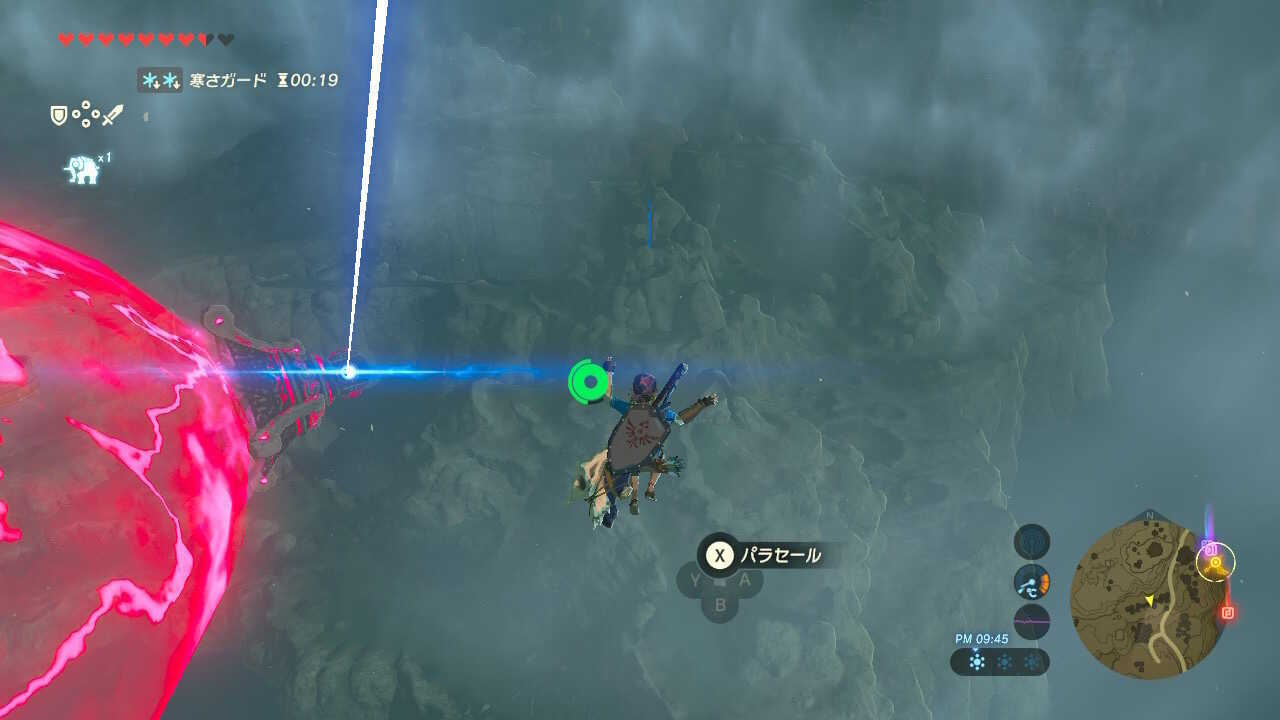Click the D-pad item-switch icon
Image resolution: width=1280 pixels, height=720 pixels.
(x=85, y=113)
